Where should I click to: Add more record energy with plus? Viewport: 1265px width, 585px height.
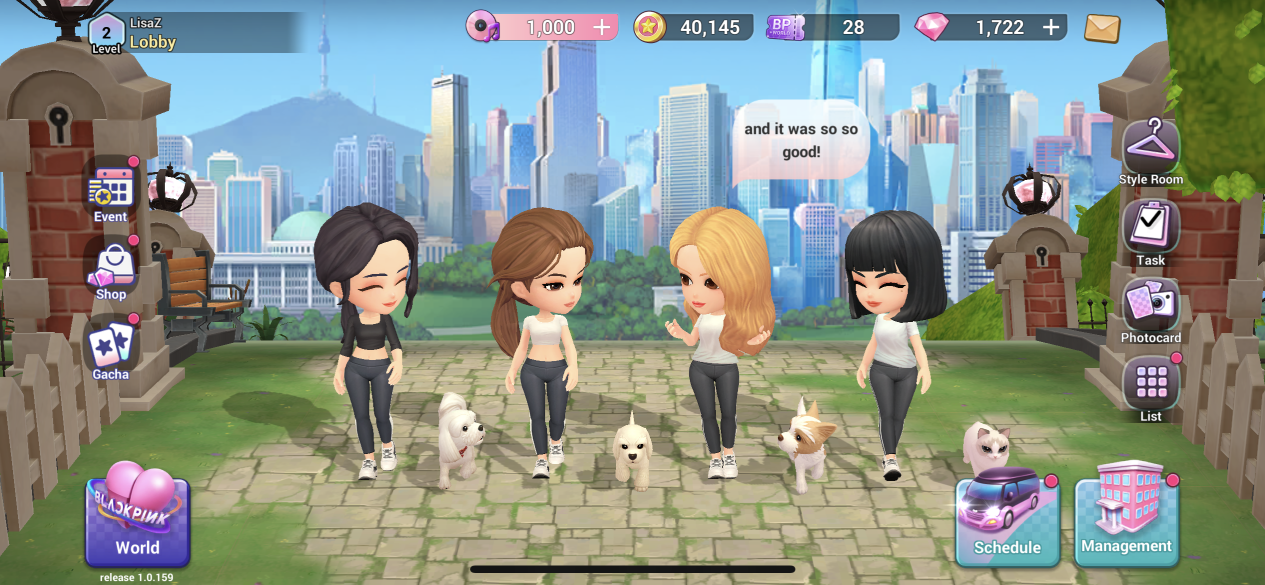602,28
